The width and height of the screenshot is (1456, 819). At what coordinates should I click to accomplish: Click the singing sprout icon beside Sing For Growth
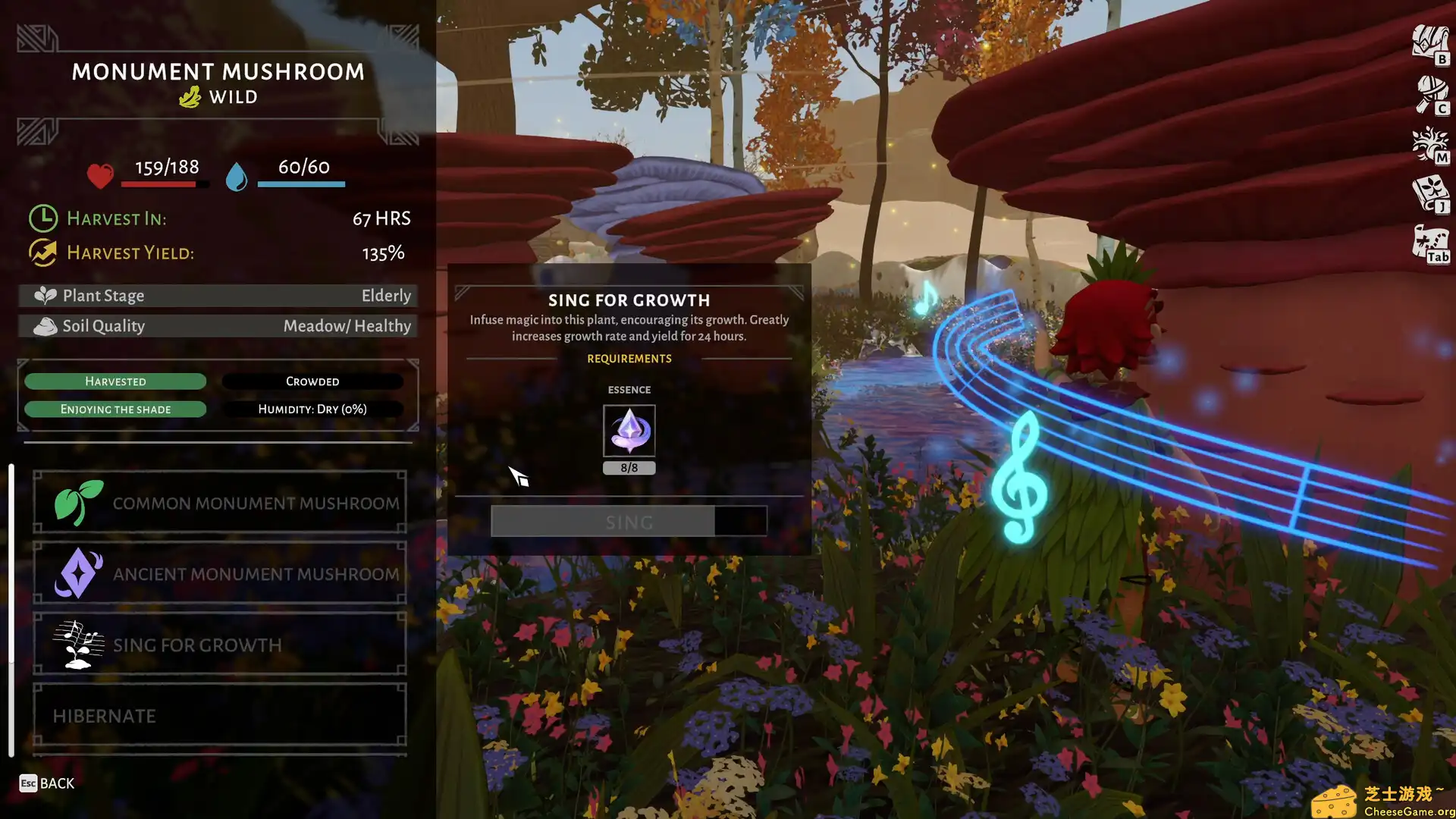click(x=78, y=644)
